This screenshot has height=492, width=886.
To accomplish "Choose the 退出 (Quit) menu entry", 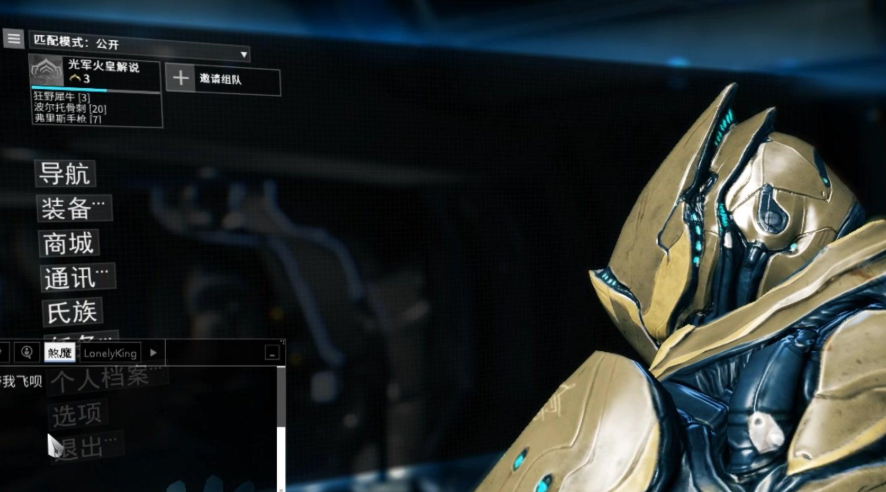I will 82,447.
